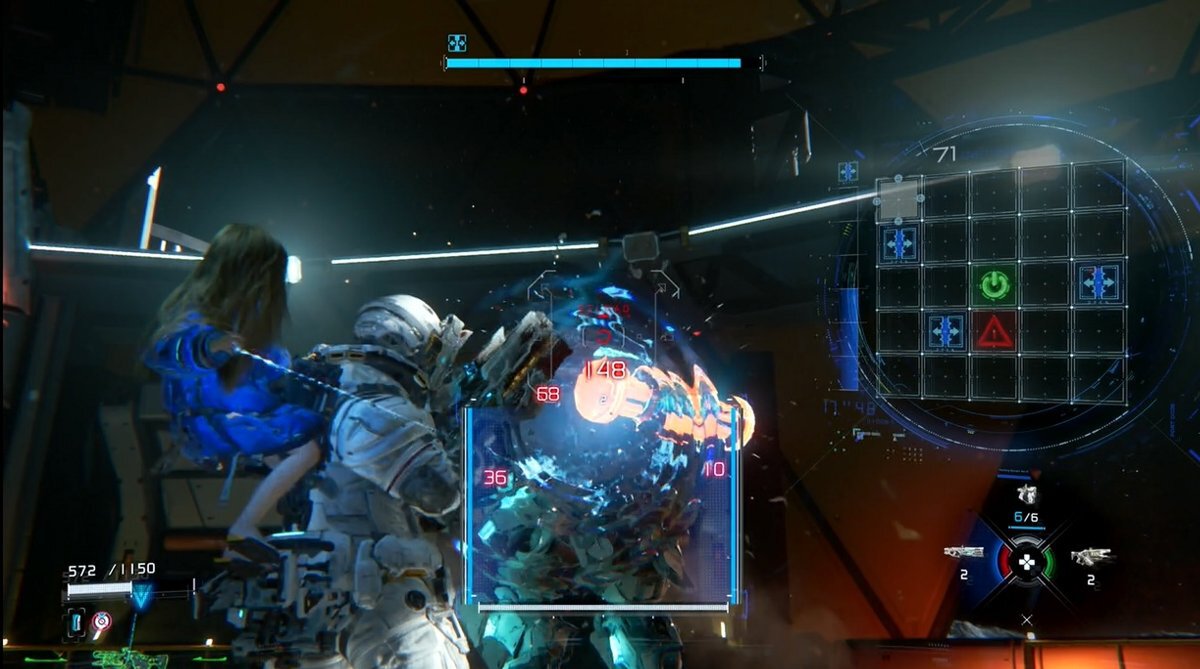
Task: Click the enemy target icon above boss bar
Action: 457,43
